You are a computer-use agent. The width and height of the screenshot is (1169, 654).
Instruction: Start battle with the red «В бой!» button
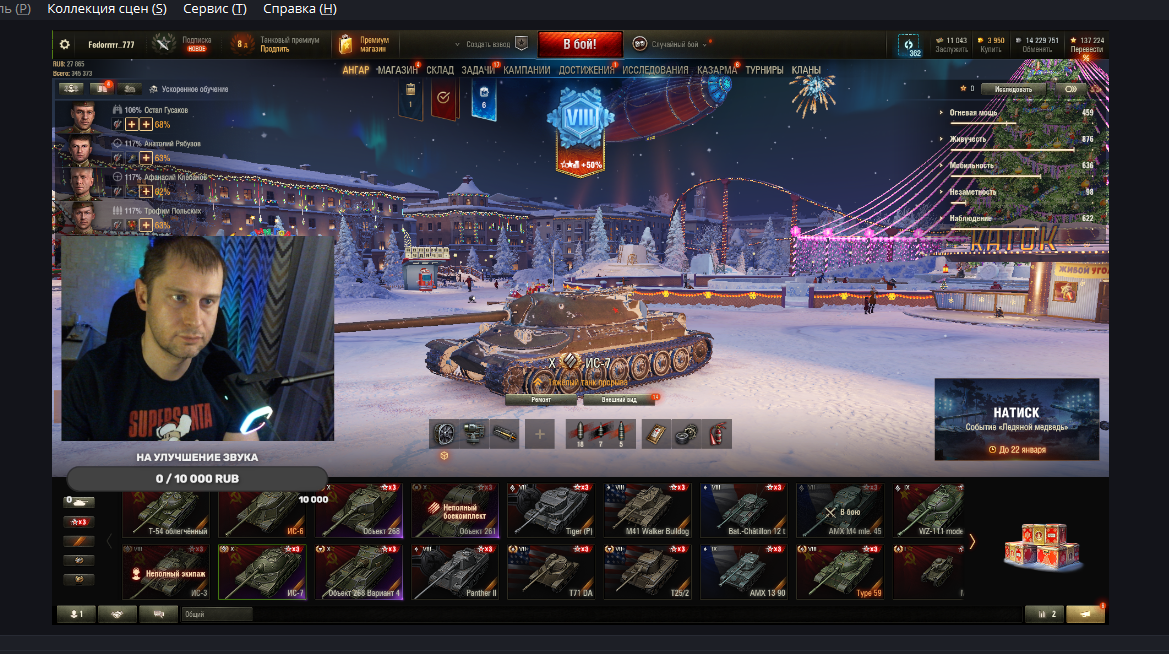(x=580, y=44)
